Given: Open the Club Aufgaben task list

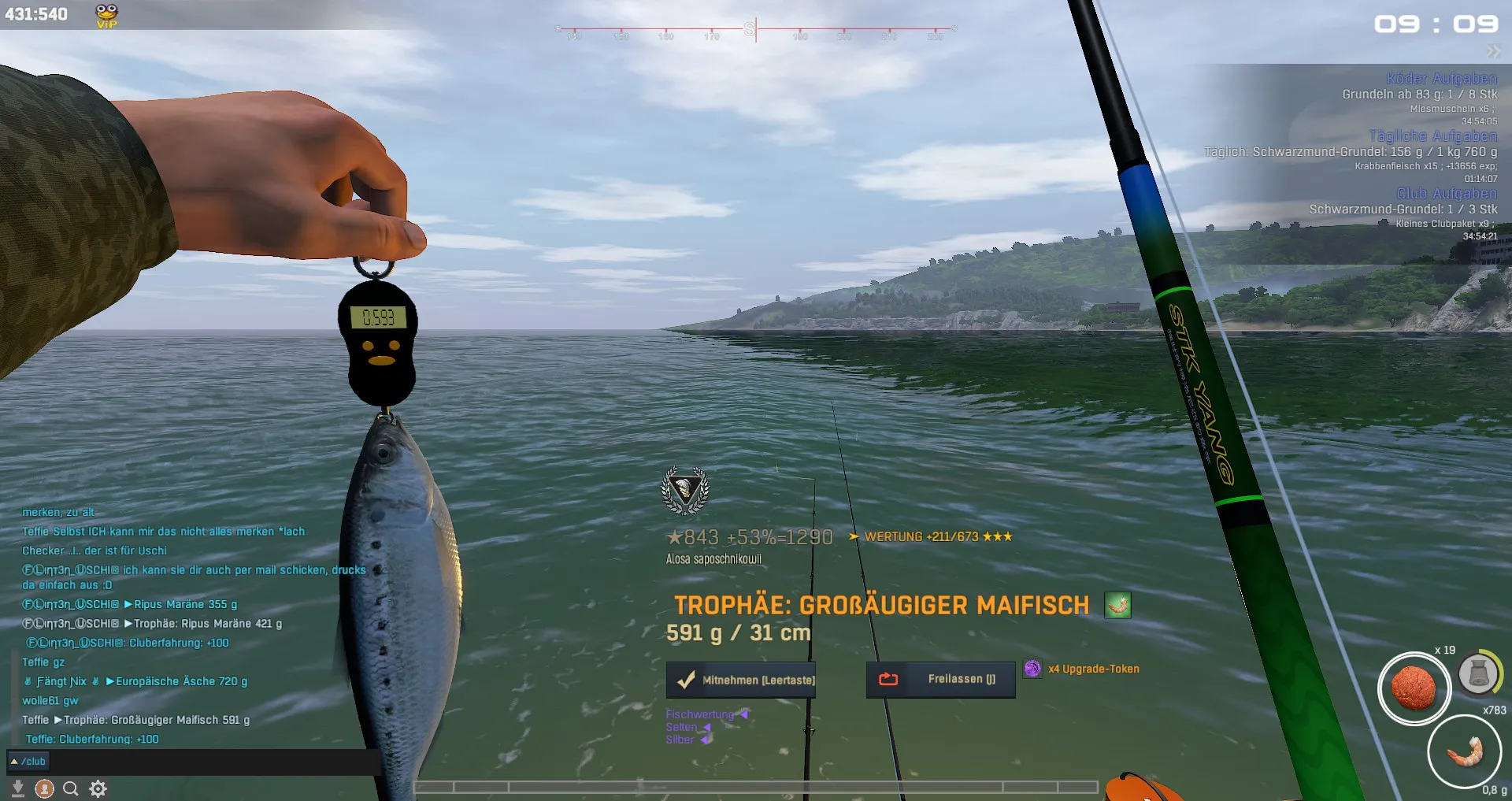Looking at the screenshot, I should point(1447,193).
